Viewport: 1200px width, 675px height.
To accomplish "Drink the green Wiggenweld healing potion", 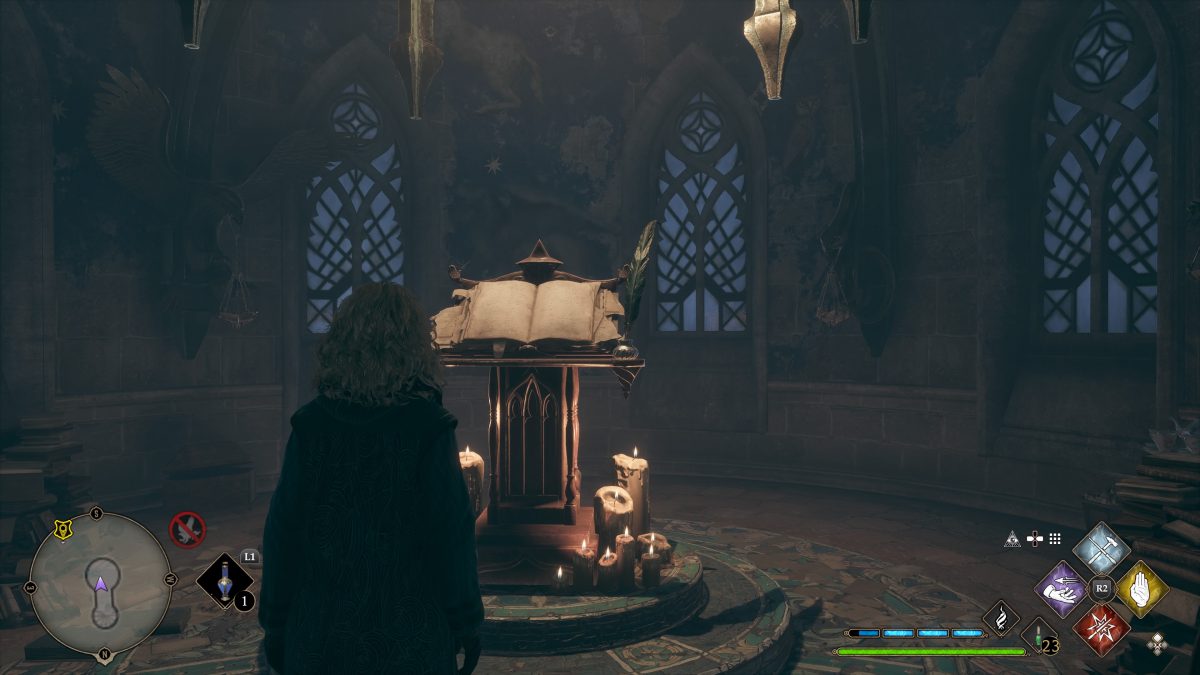I will click(1038, 636).
